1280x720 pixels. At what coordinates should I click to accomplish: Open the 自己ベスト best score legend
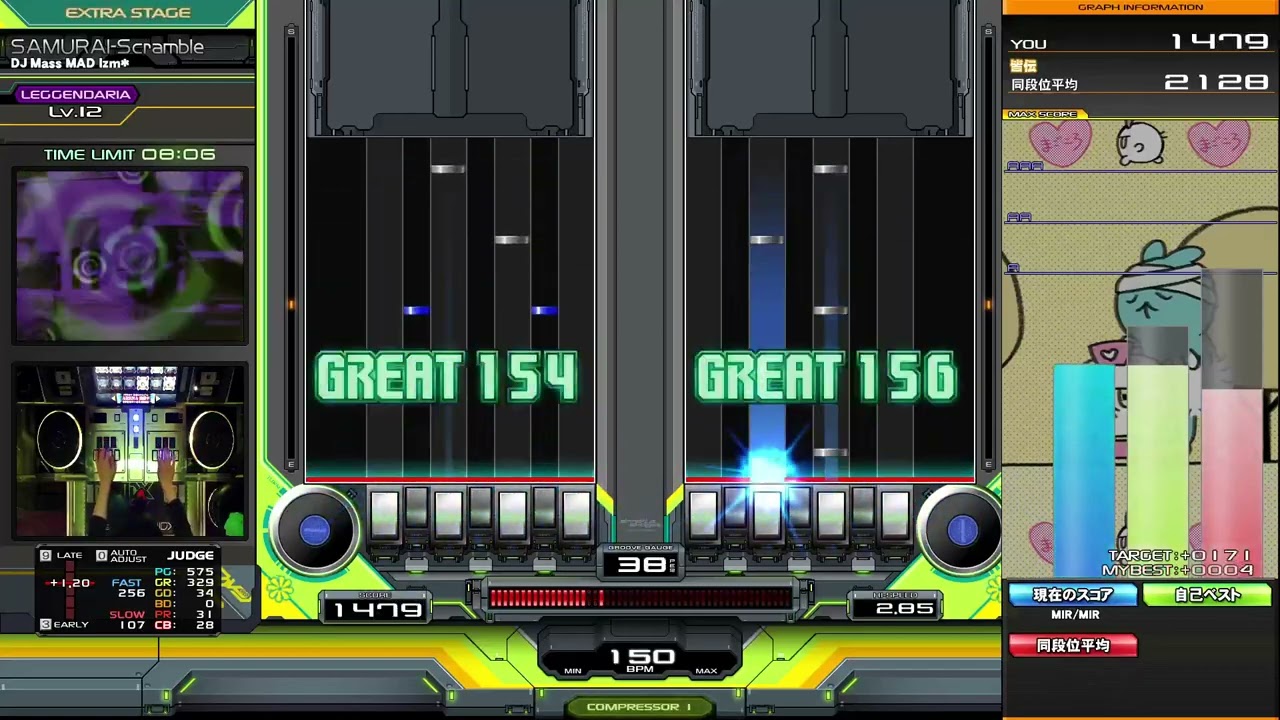click(x=1209, y=595)
